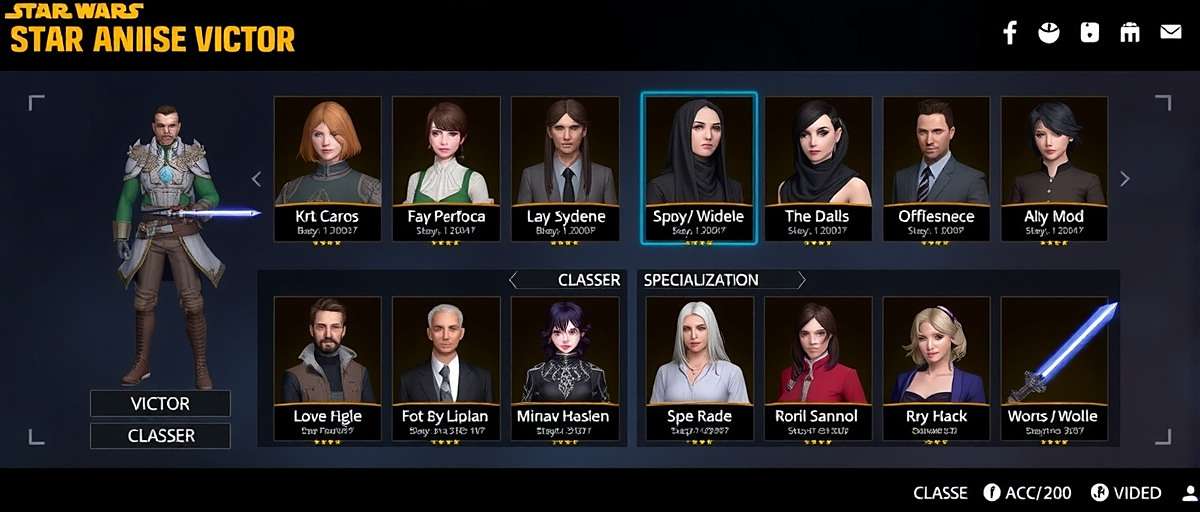
Task: Choose the Fay Perfoca character card
Action: point(446,168)
